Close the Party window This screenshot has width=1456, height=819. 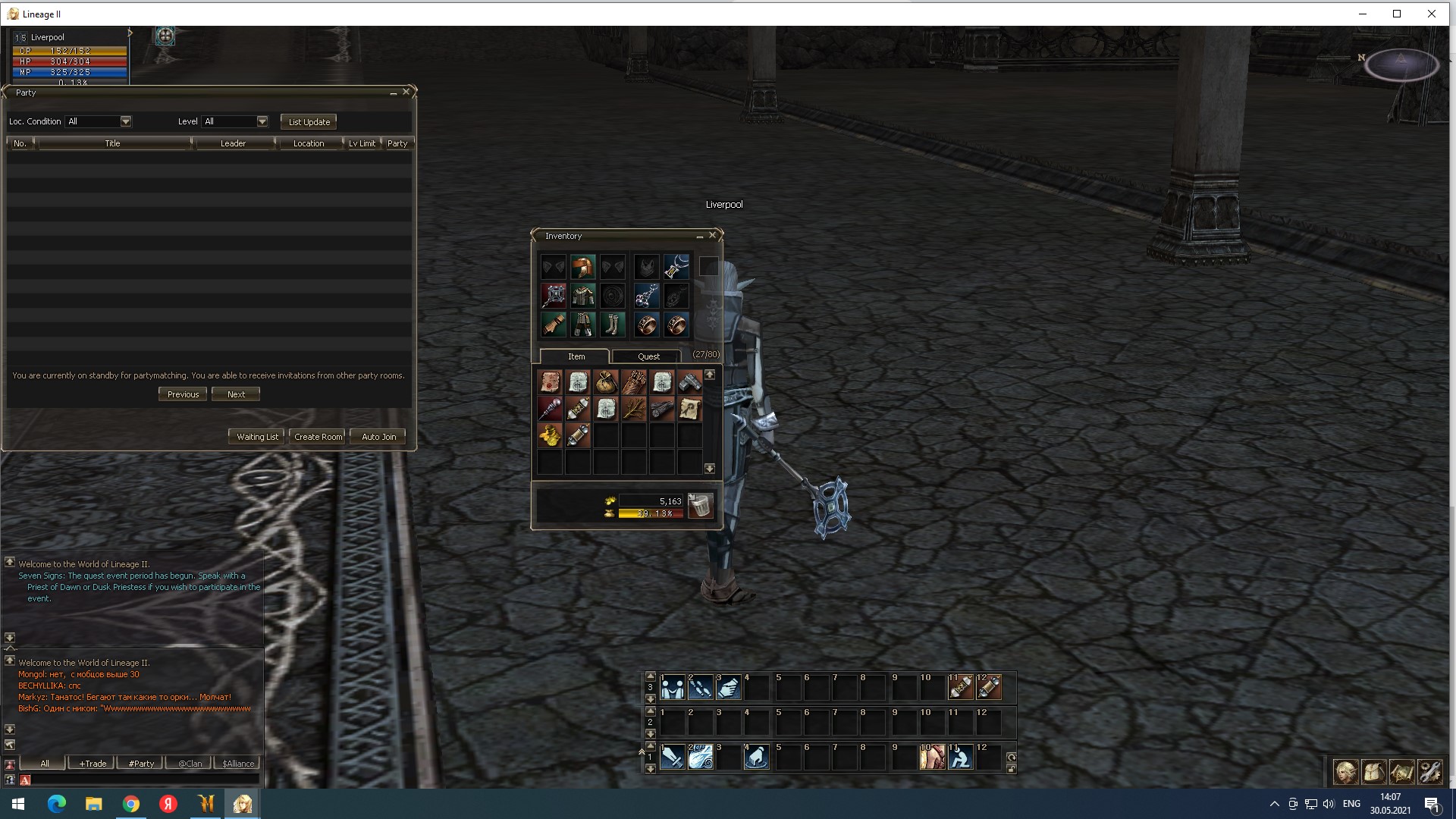click(406, 92)
